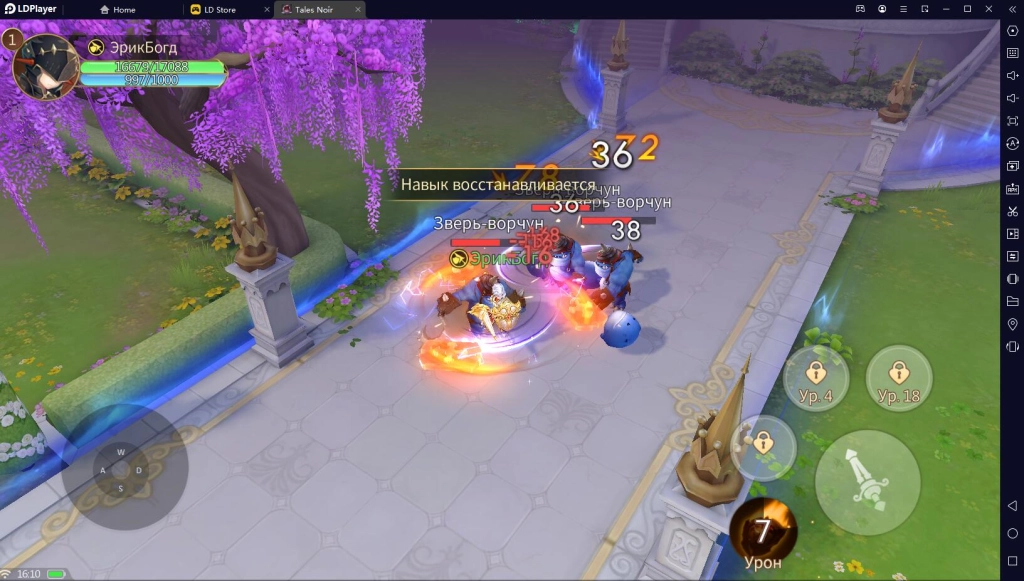Screen dimensions: 1024x581
Task: Open the player character portrait
Action: [45, 66]
